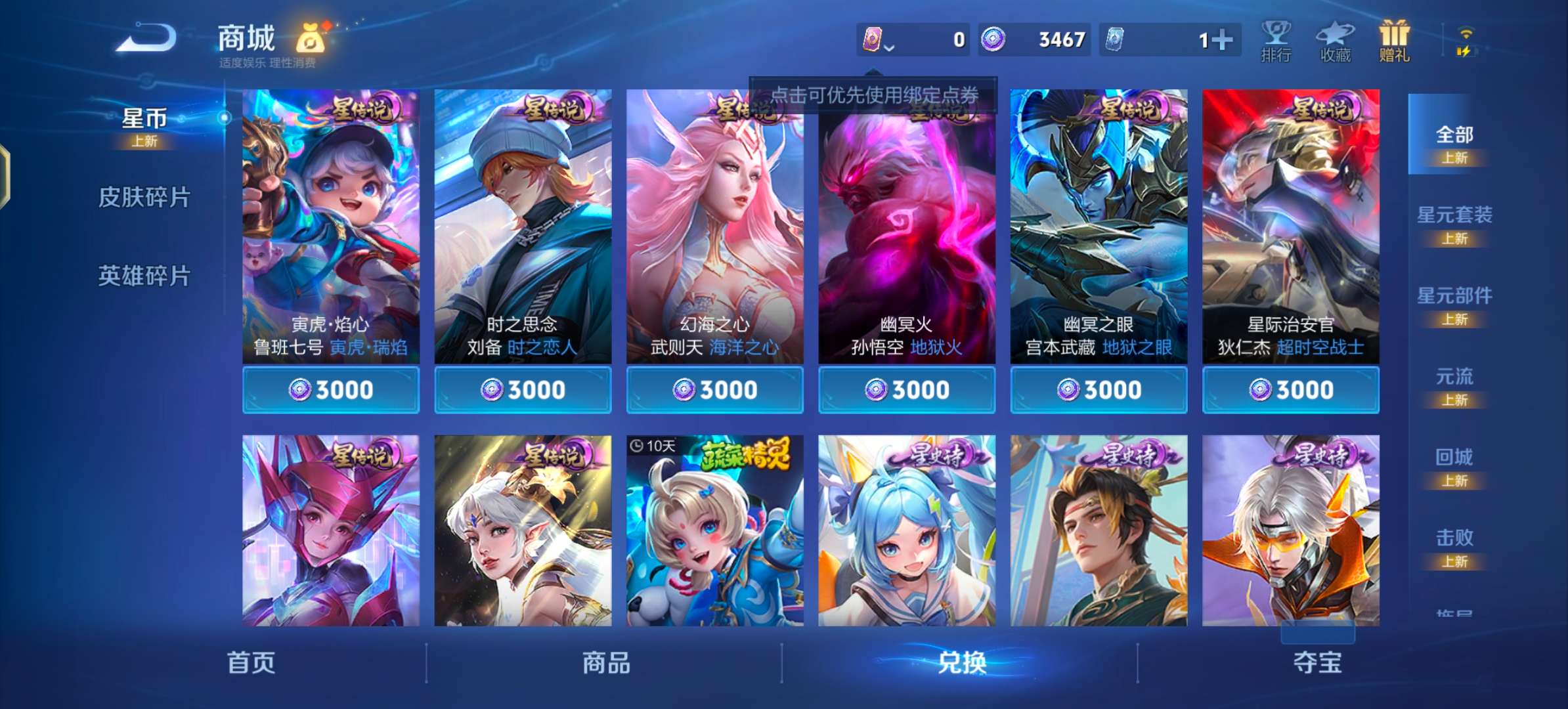Switch to 皮肤碎片 skin shards category
1568x709 pixels.
146,197
